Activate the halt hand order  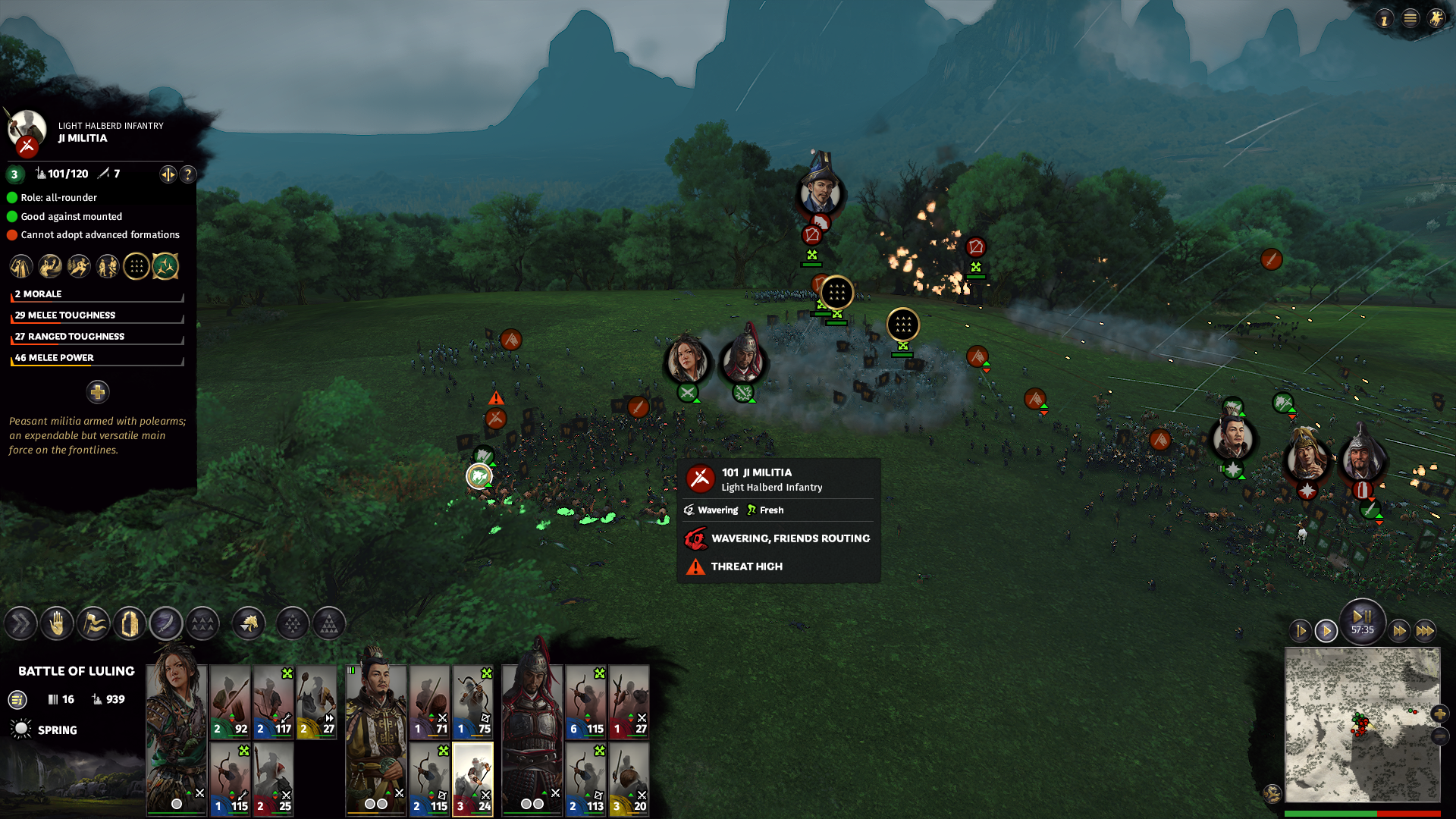click(x=57, y=624)
